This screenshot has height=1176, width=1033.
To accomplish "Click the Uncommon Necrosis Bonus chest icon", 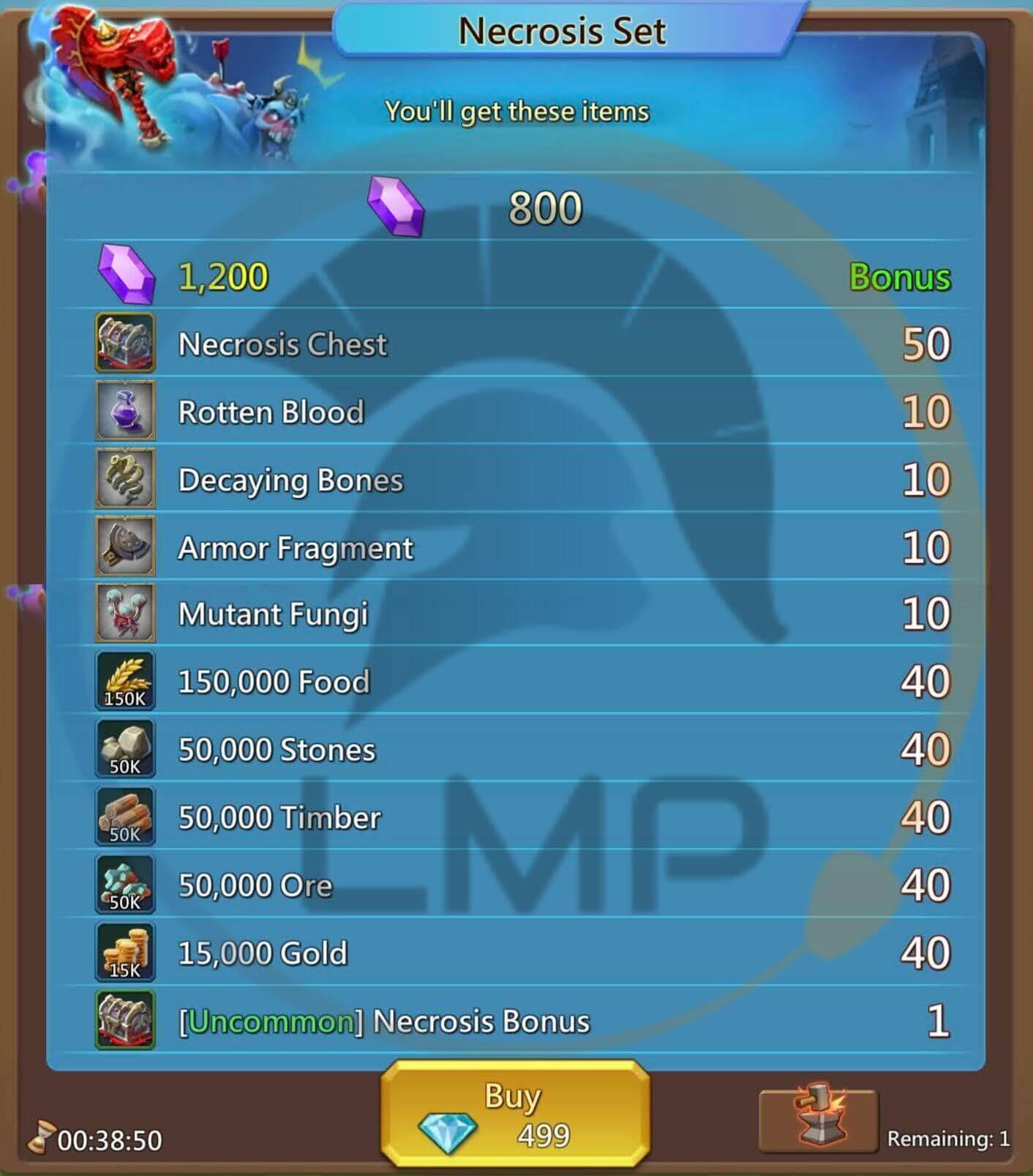I will tap(124, 1019).
